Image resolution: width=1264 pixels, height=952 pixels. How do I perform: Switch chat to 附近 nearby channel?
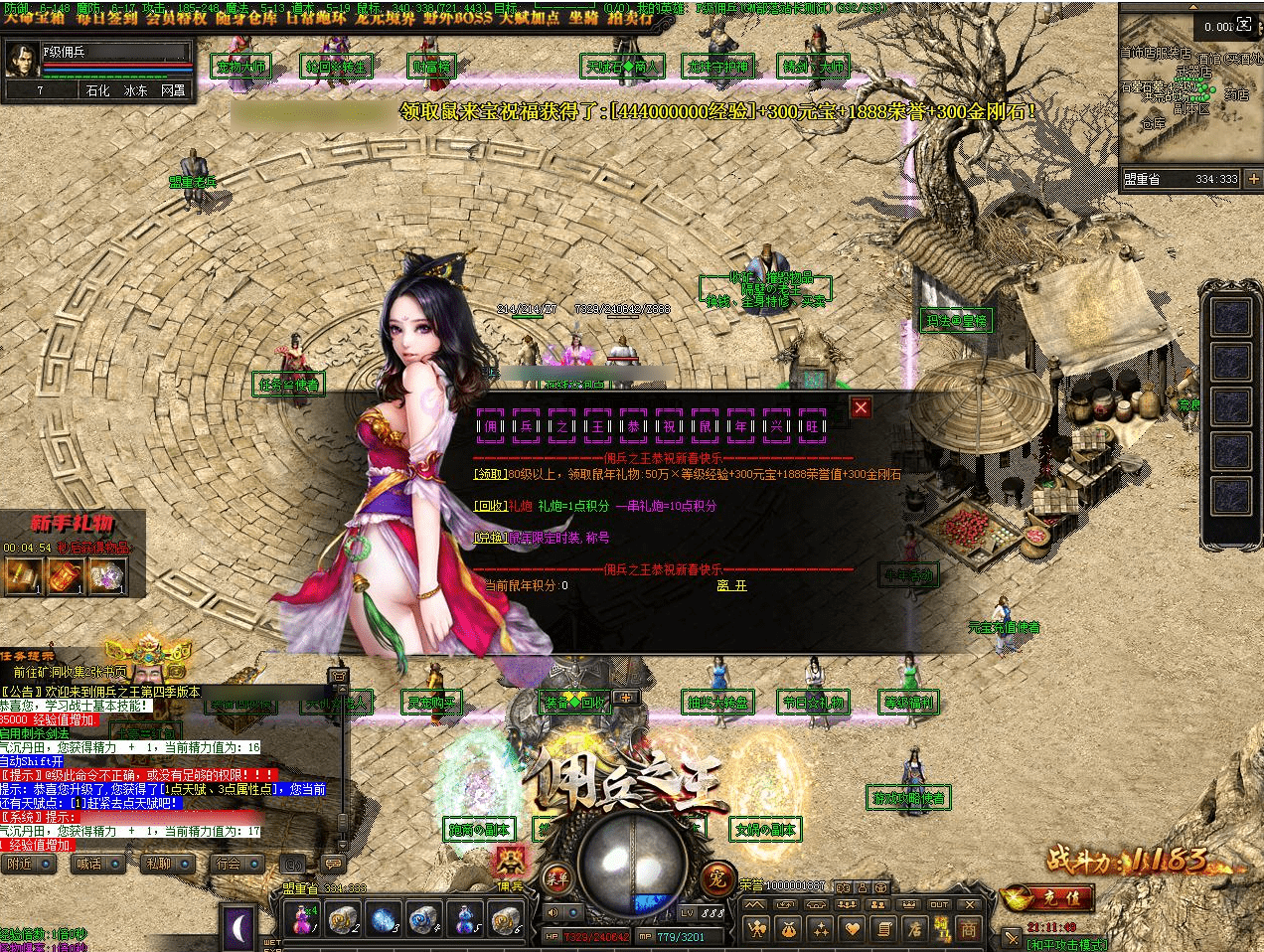click(x=21, y=864)
